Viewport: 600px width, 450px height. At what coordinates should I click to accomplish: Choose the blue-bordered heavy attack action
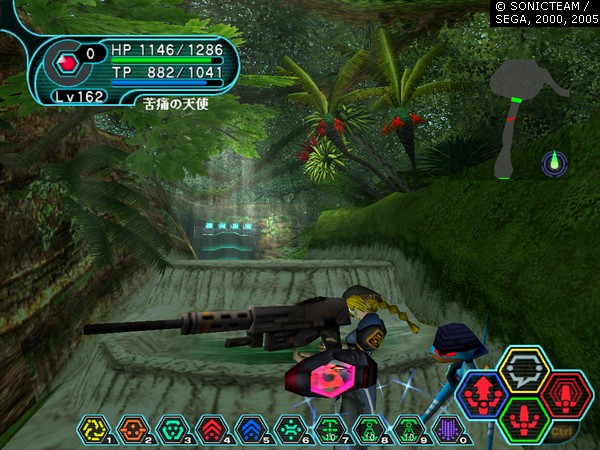pos(482,393)
